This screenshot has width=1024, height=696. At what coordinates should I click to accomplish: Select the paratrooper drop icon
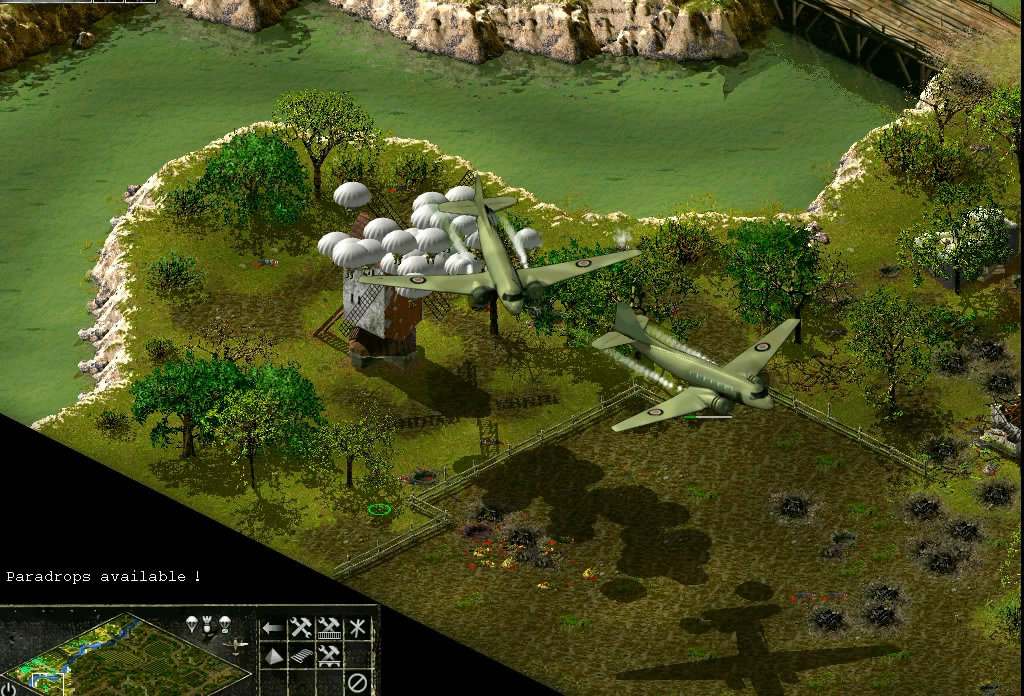tap(191, 624)
